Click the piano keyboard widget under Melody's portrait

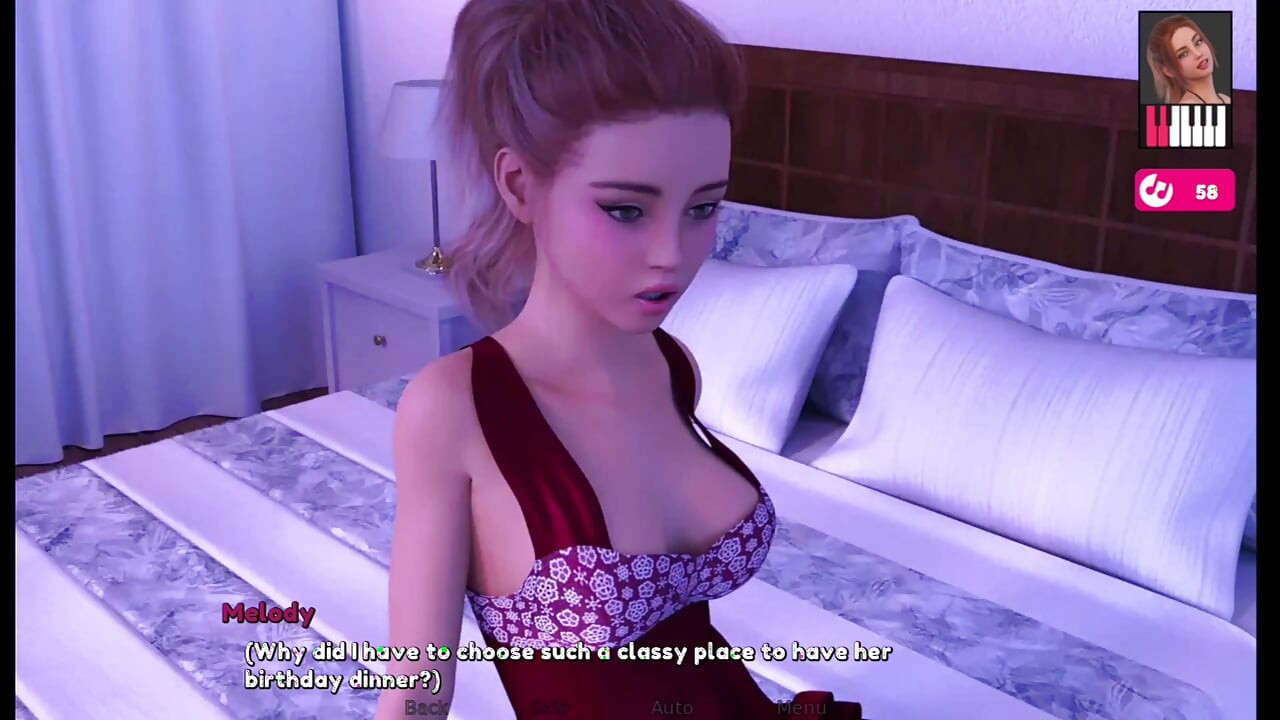tap(1185, 127)
